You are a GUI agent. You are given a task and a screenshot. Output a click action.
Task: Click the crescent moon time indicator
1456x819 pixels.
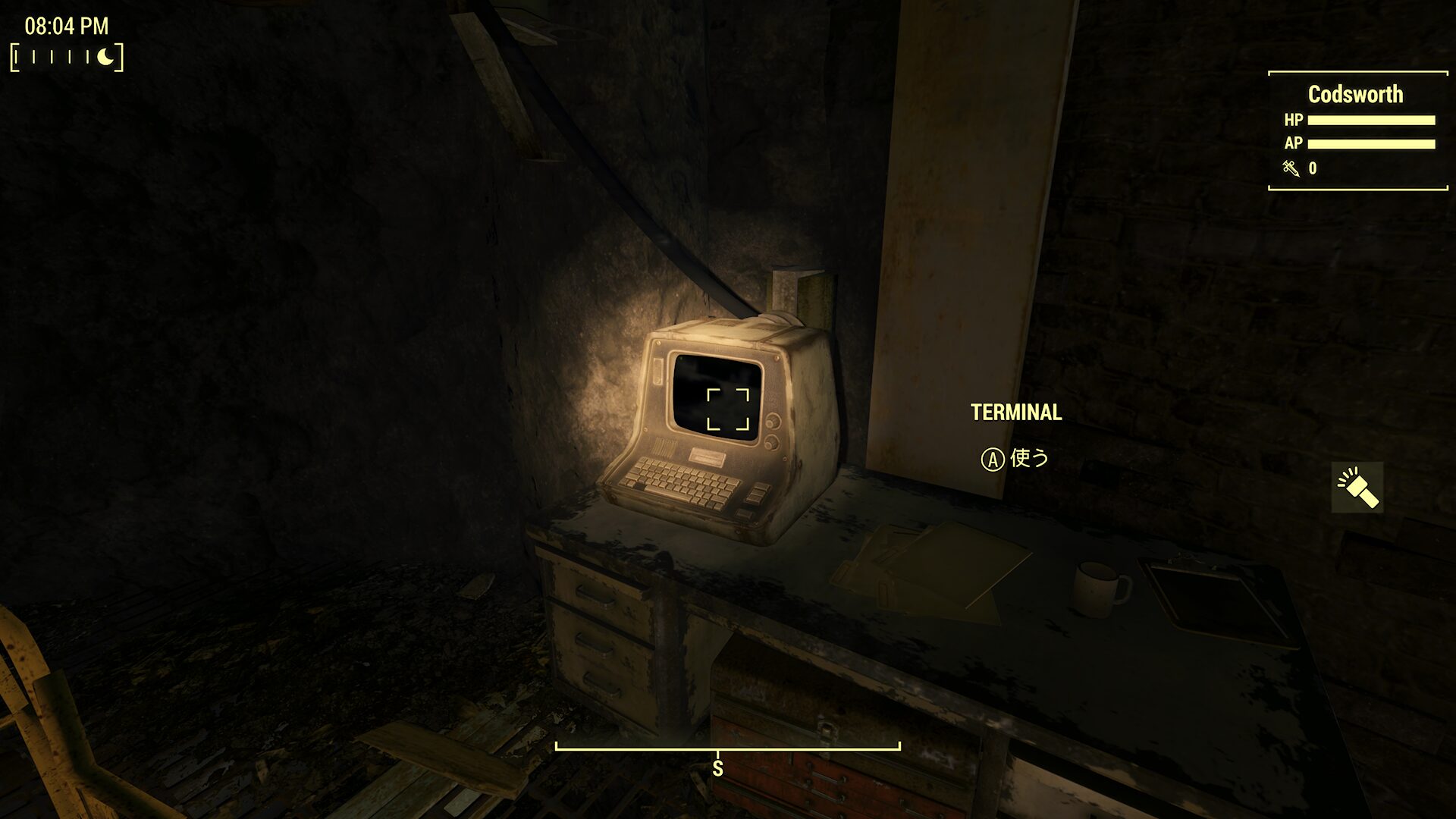107,57
